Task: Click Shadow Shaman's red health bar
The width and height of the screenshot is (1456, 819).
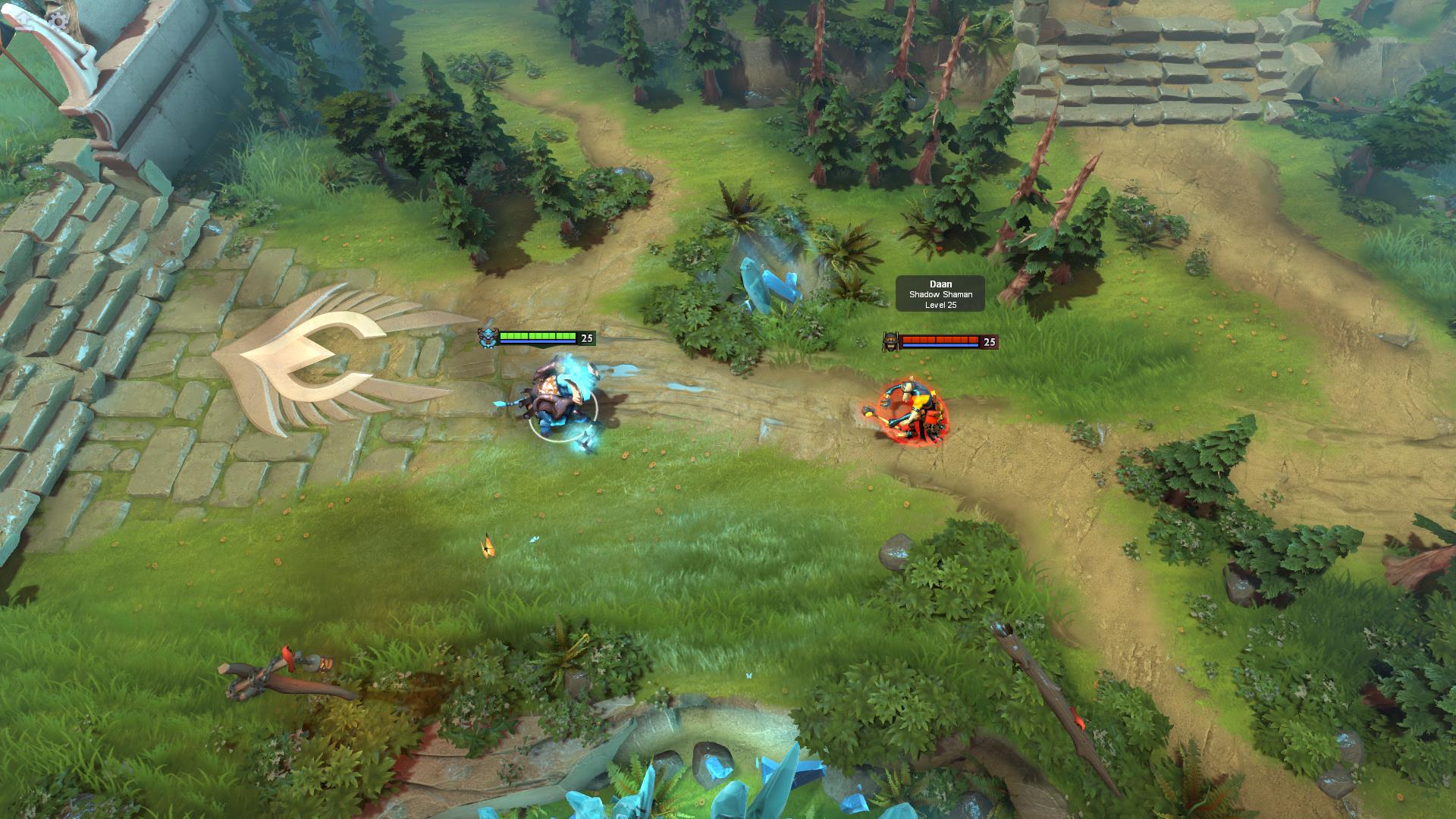Action: (x=940, y=339)
